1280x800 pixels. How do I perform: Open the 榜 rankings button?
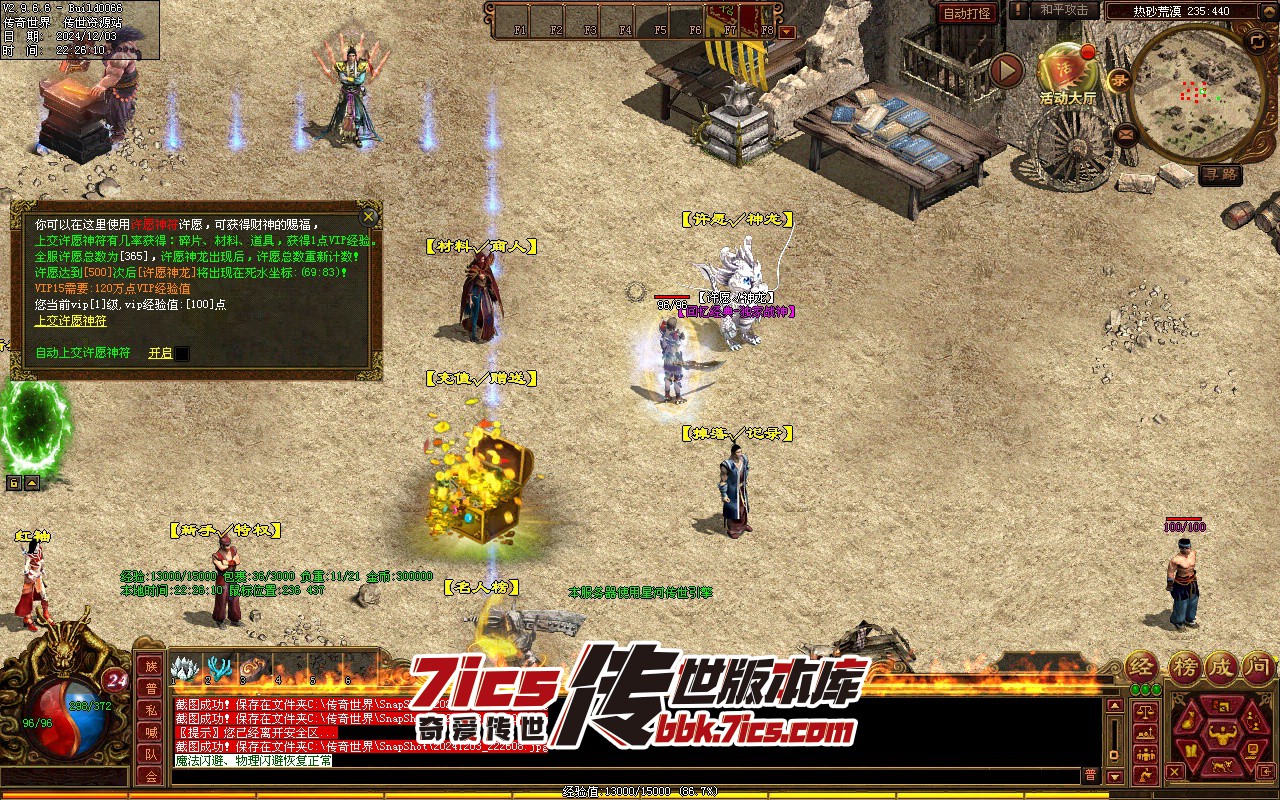tap(1183, 666)
